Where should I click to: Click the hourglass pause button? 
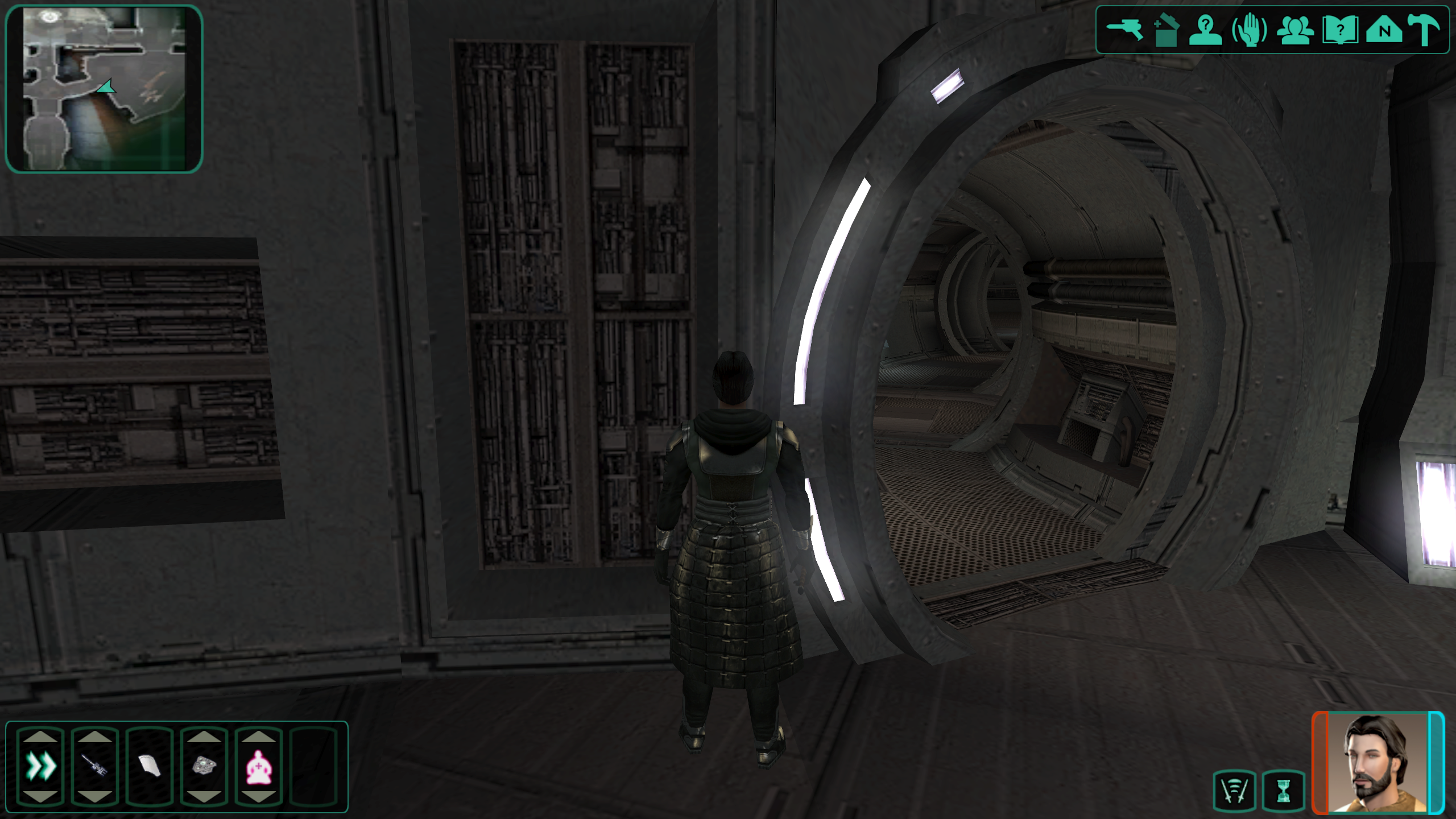(x=1284, y=791)
